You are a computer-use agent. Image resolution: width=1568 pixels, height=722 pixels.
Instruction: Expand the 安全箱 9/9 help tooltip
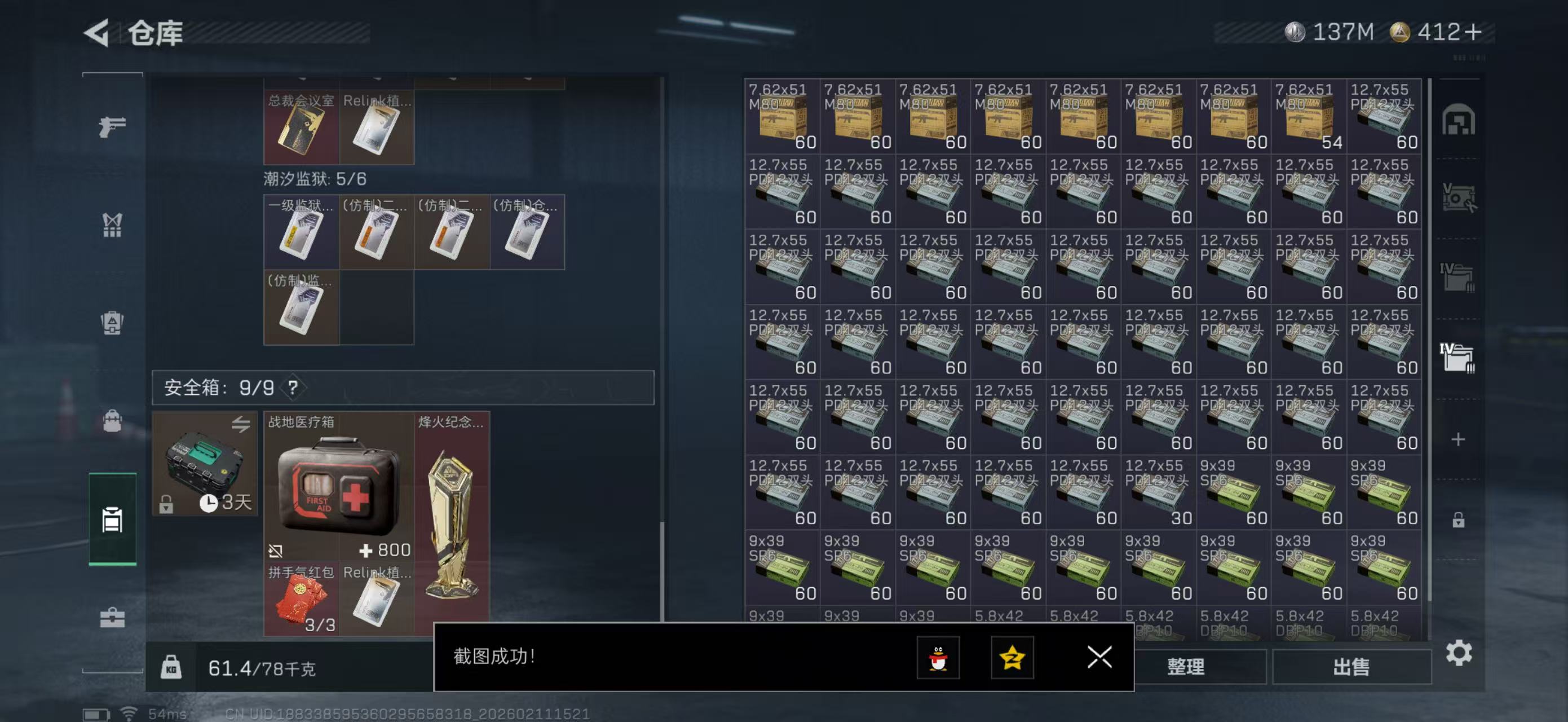294,387
